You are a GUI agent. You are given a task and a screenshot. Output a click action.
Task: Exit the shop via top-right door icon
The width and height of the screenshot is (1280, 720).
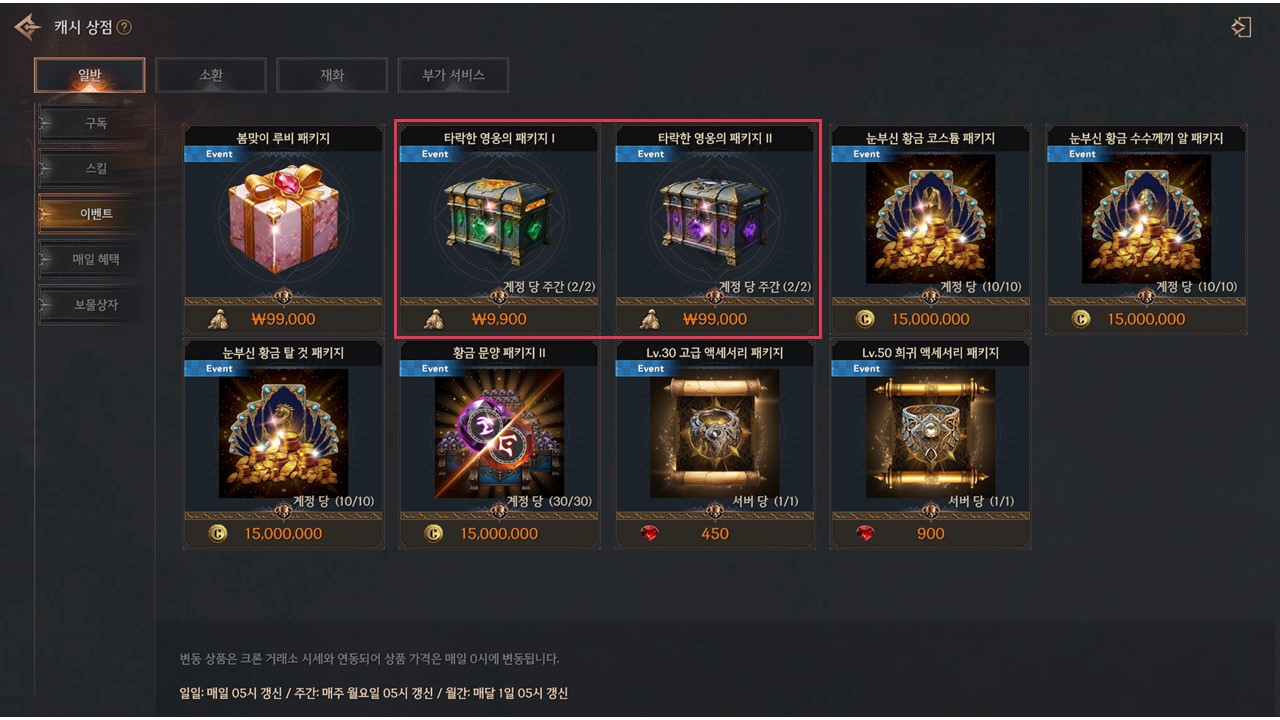1241,27
